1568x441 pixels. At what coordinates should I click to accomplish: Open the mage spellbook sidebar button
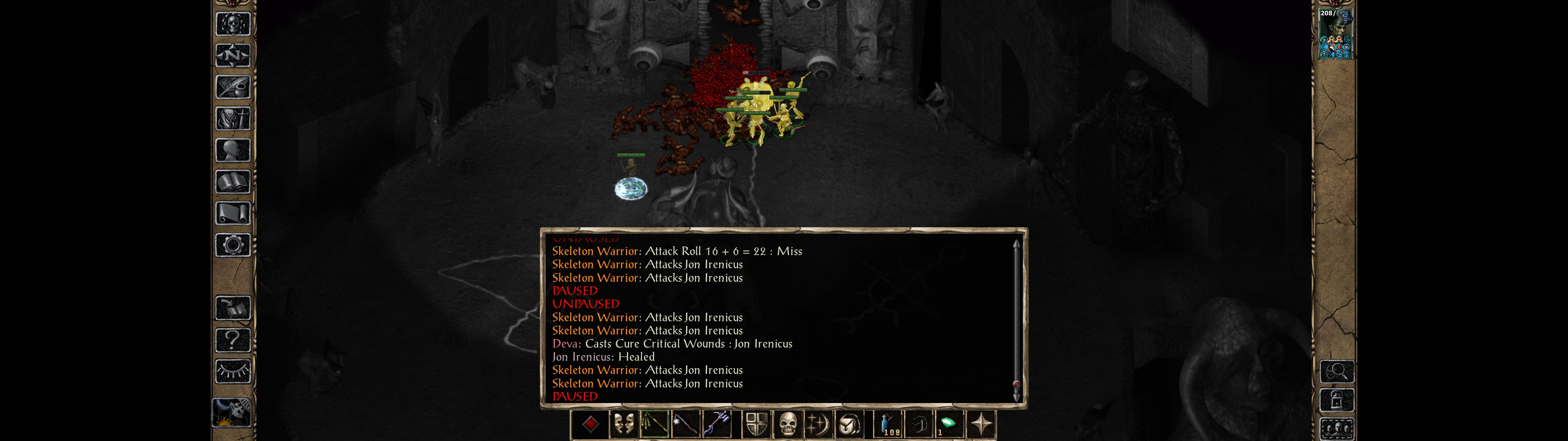coord(232,182)
